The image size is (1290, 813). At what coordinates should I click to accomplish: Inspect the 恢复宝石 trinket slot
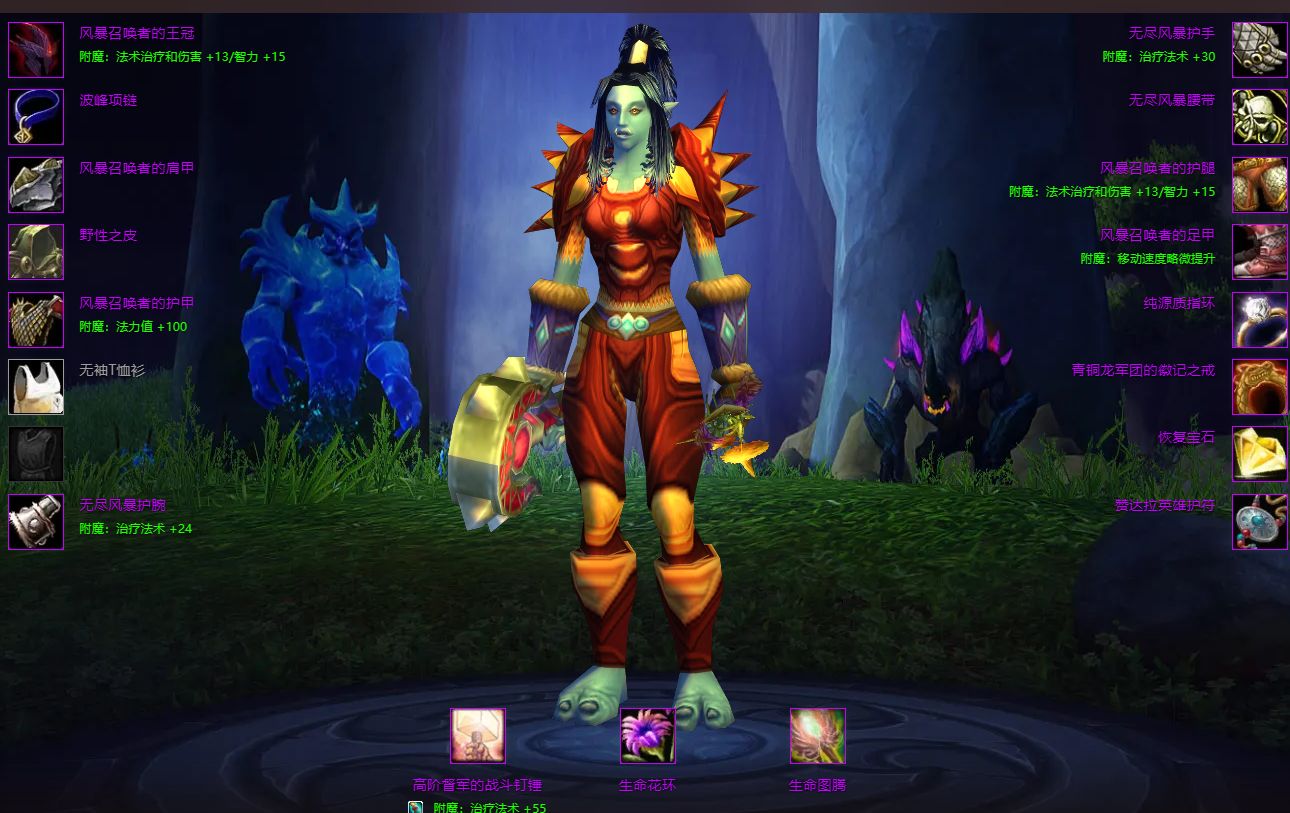pyautogui.click(x=1260, y=454)
